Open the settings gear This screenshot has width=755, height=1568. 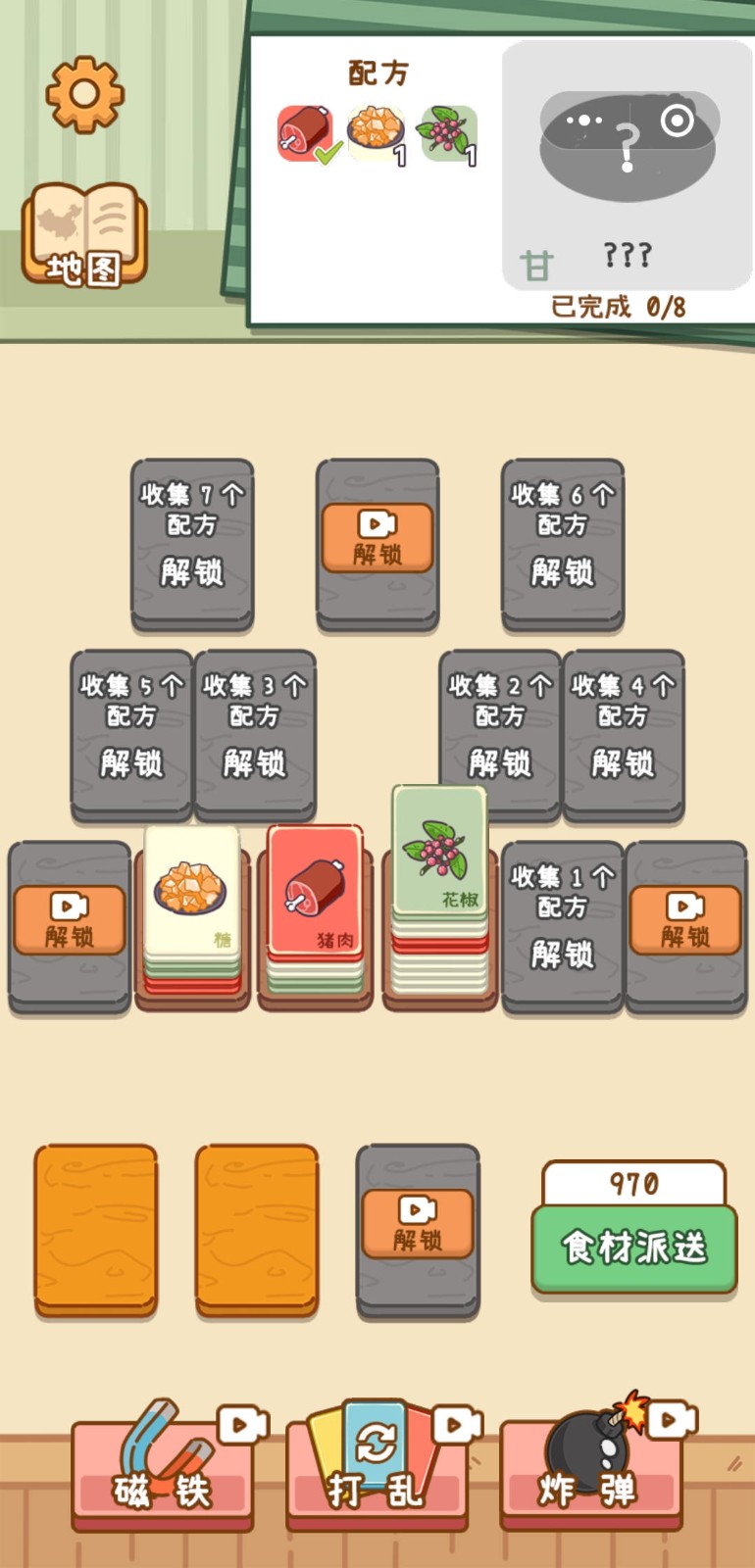85,94
